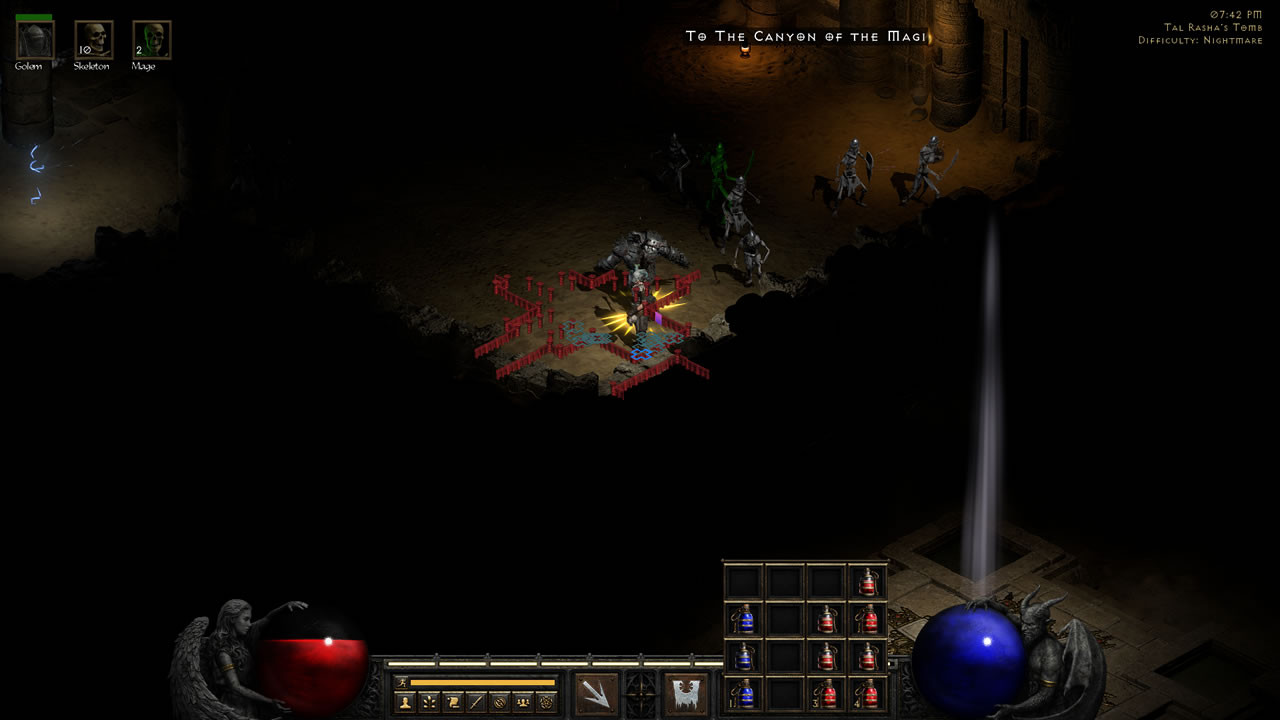Toggle the run/walk running figure icon
Screen dimensions: 1280x720
(403, 682)
